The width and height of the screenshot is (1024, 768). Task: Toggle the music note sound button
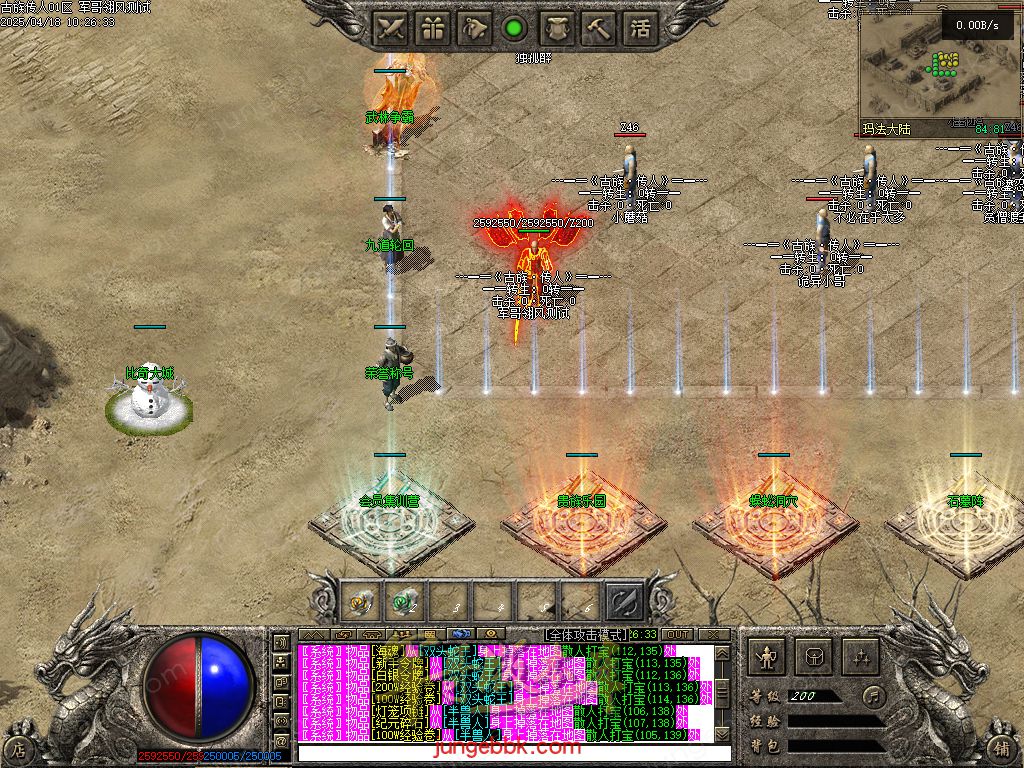click(x=874, y=695)
